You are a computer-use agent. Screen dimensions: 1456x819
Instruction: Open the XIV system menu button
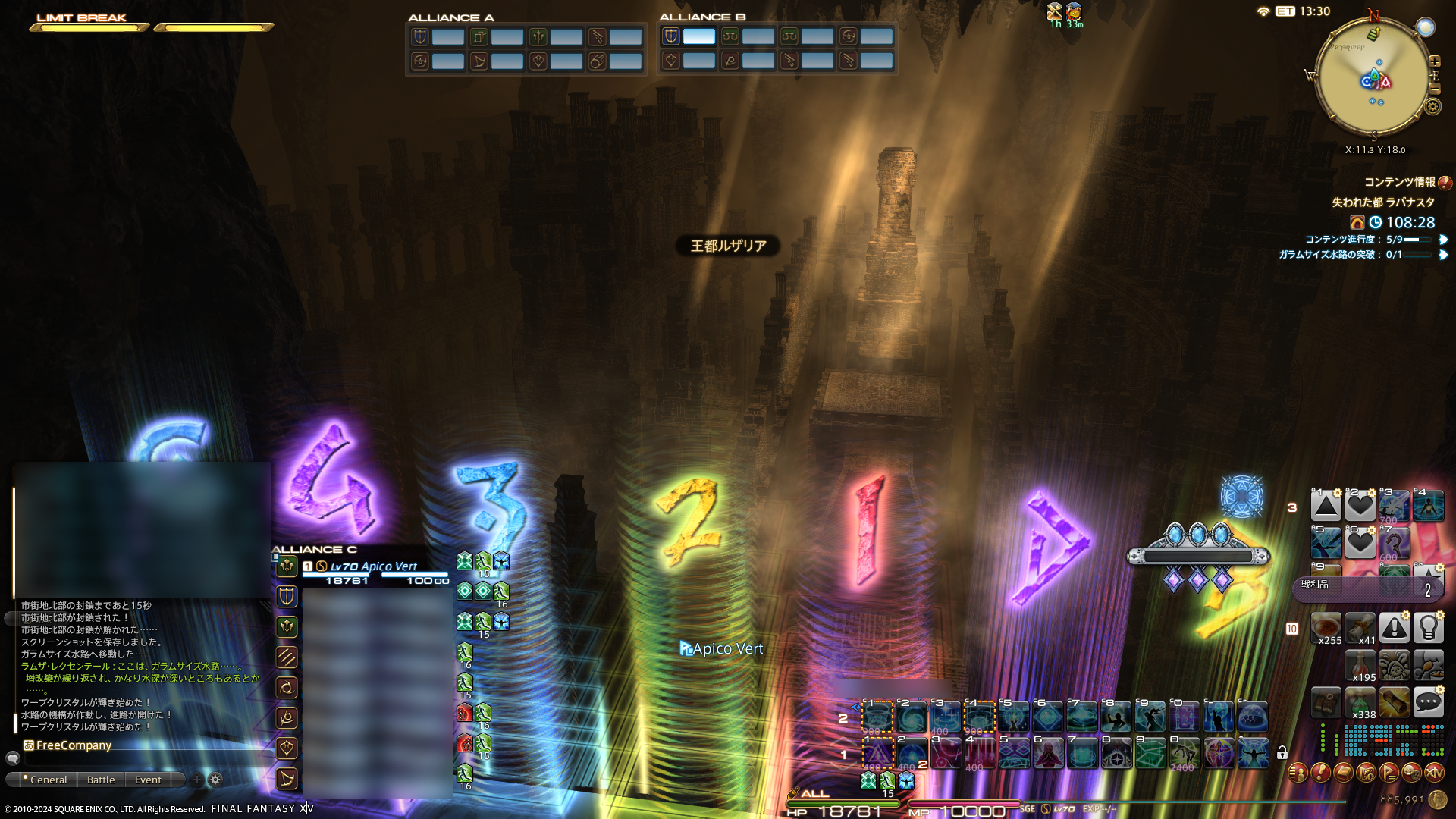1434,773
